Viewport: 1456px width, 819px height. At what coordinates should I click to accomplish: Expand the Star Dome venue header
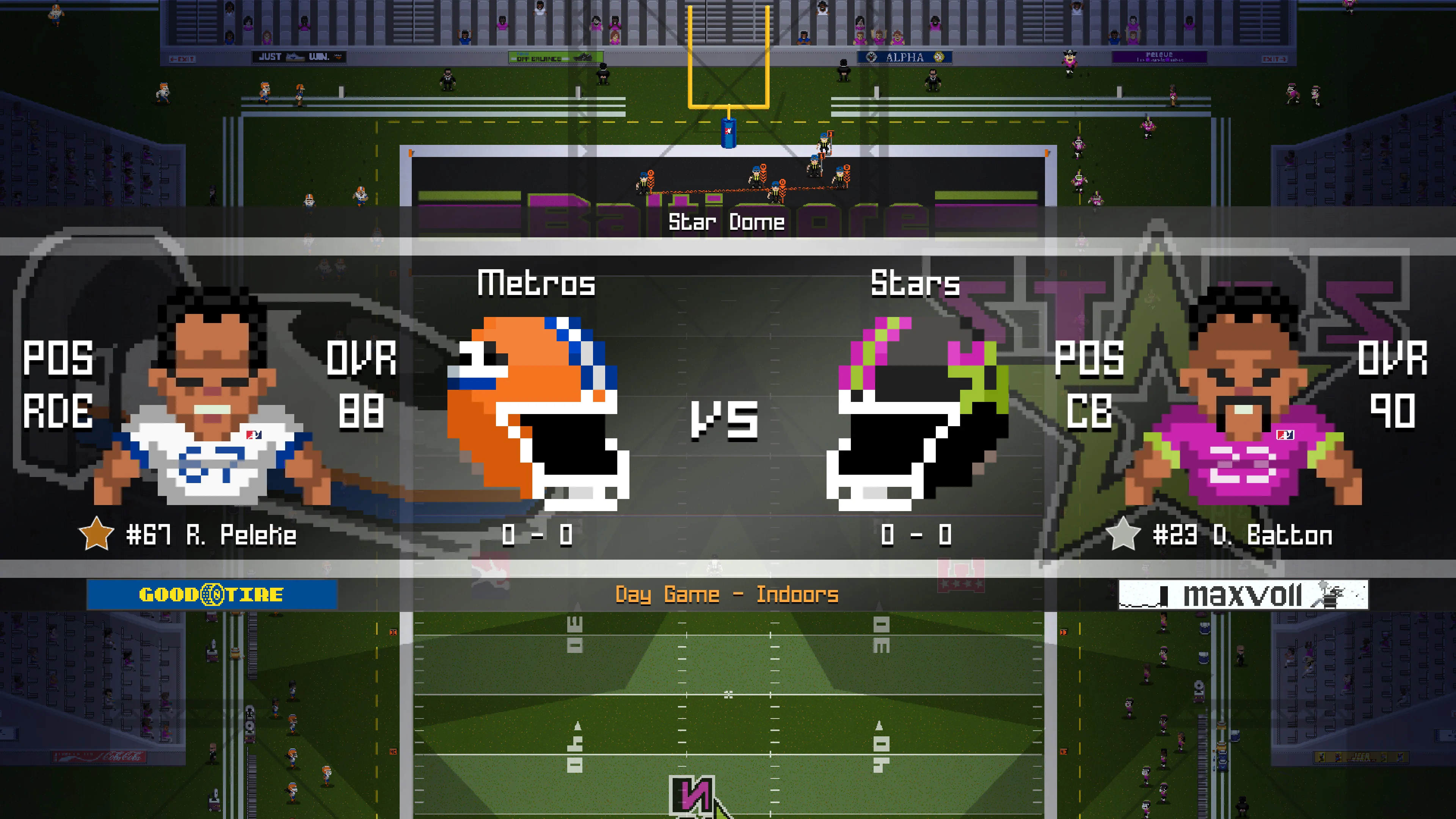pos(728,222)
